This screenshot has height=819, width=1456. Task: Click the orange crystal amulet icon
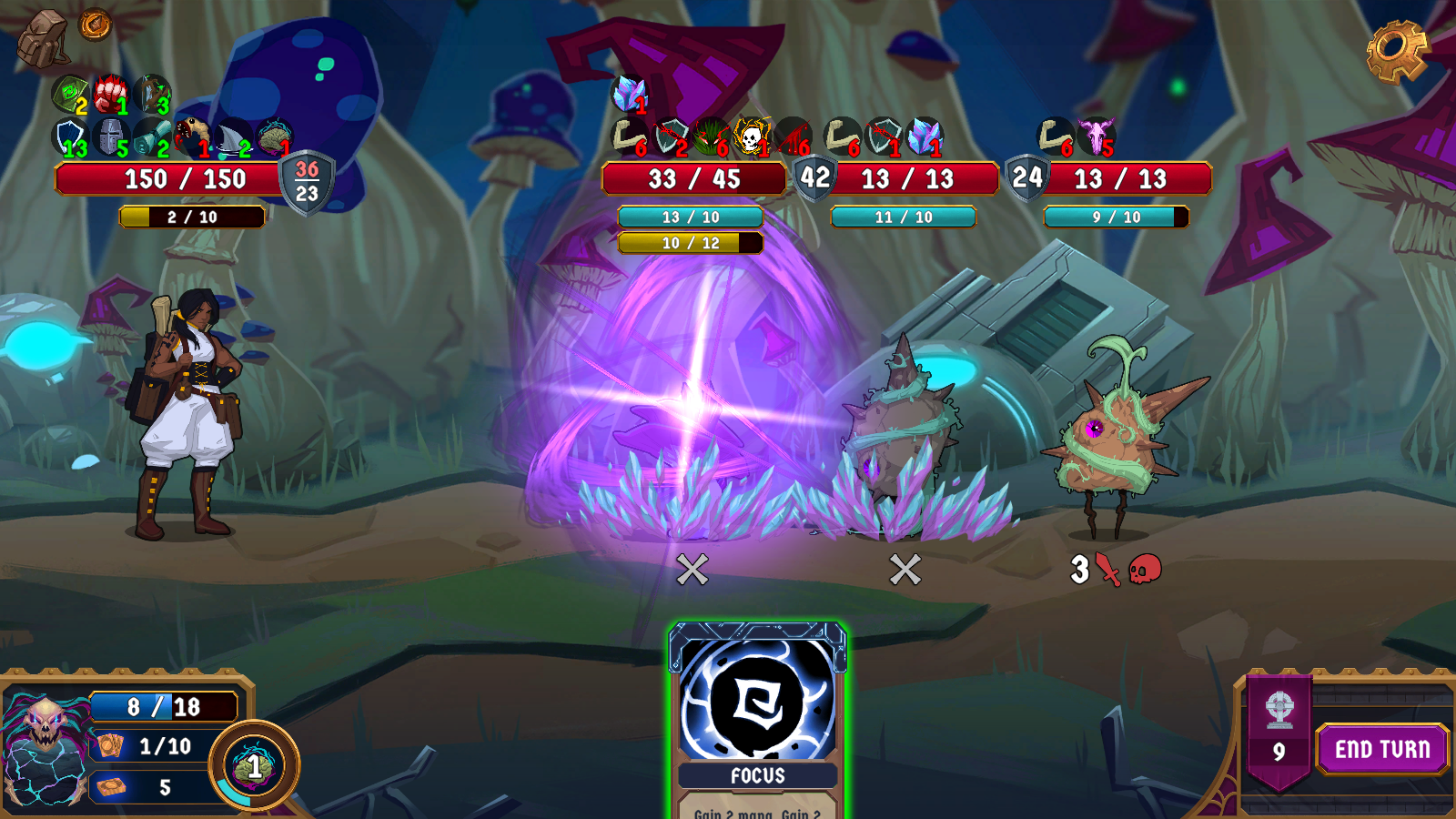(95, 25)
